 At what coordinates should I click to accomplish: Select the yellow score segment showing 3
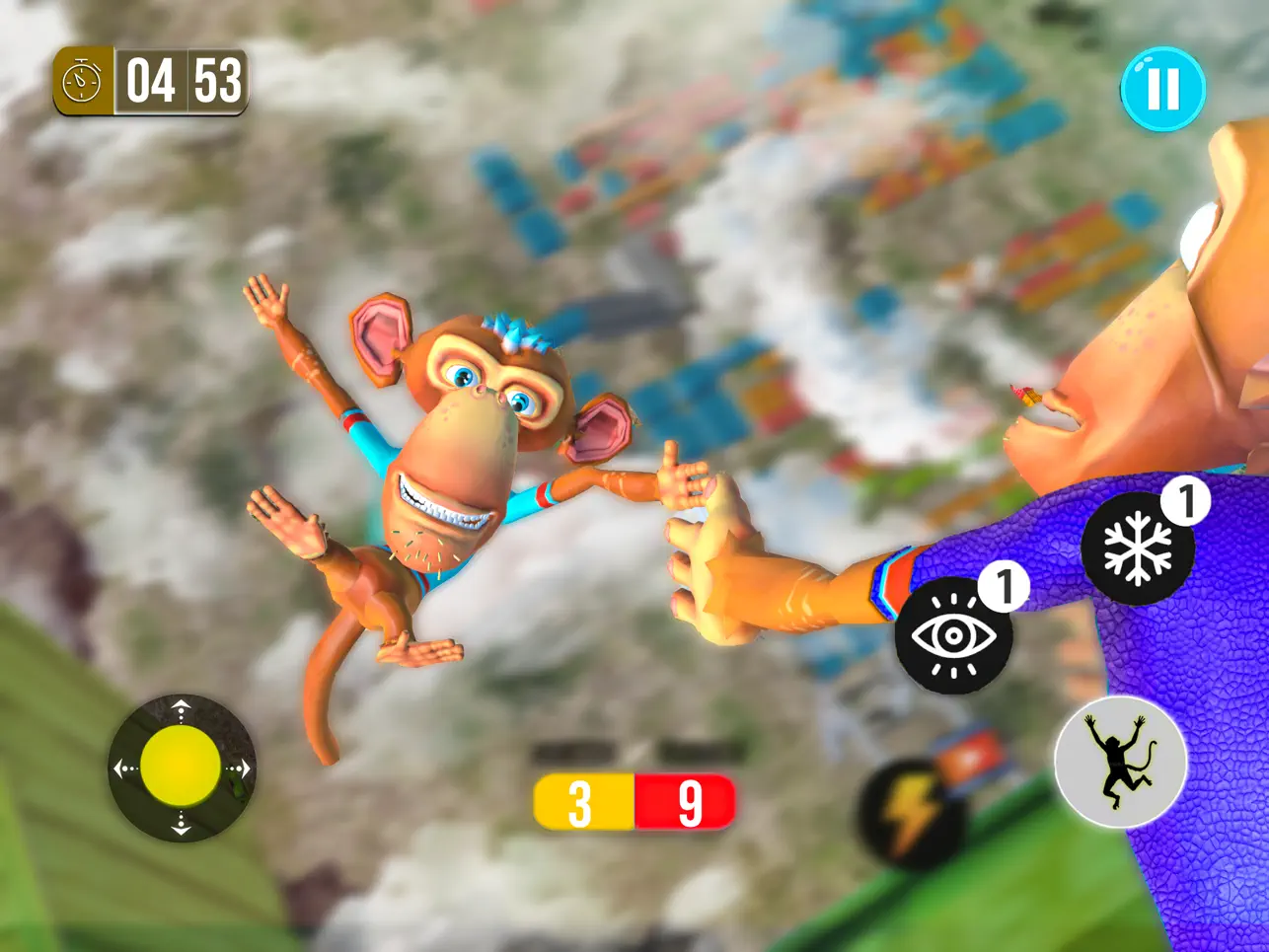tap(581, 801)
